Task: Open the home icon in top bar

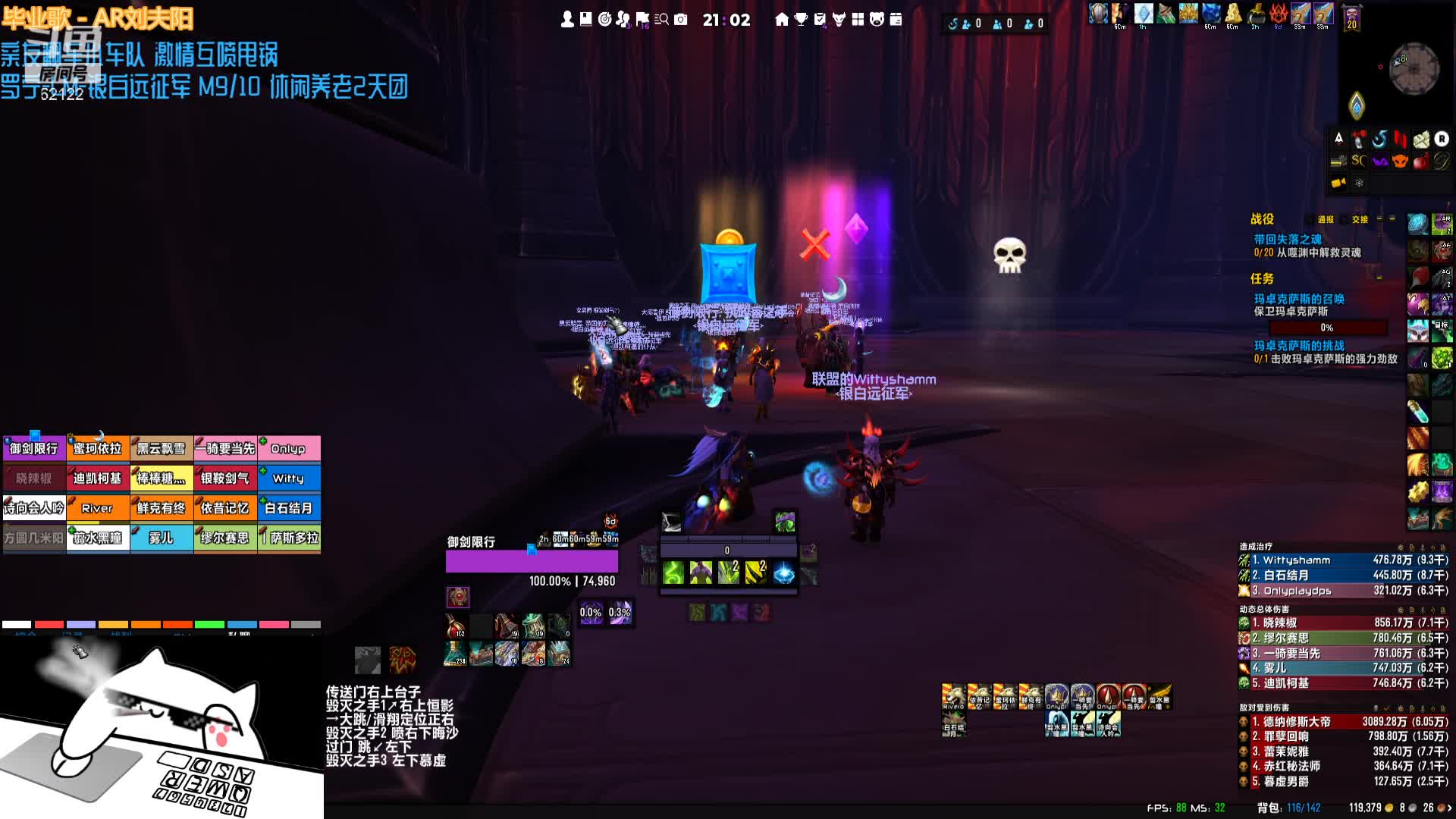Action: 782,20
